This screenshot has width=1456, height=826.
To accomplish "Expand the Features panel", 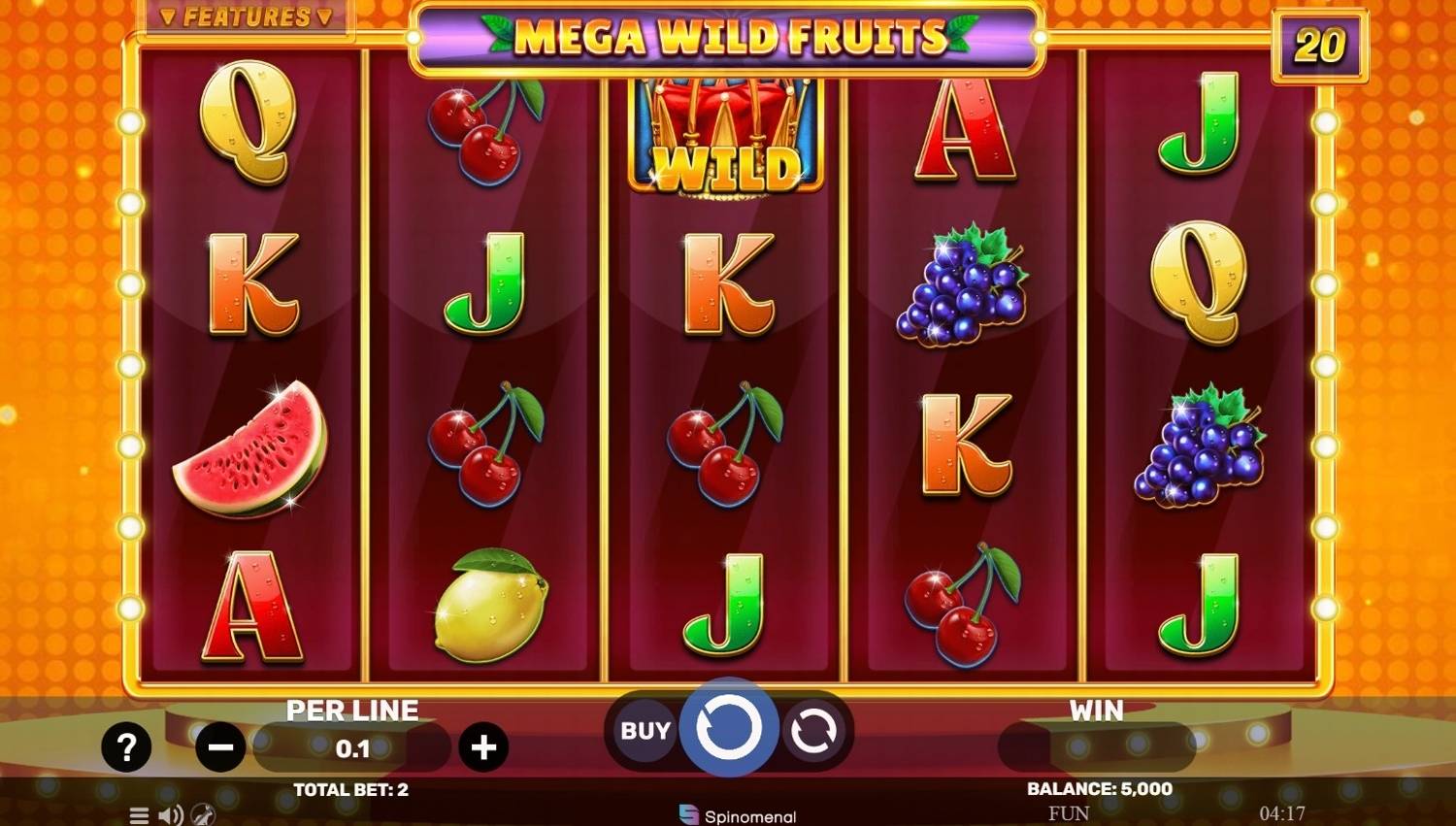I will [x=248, y=16].
